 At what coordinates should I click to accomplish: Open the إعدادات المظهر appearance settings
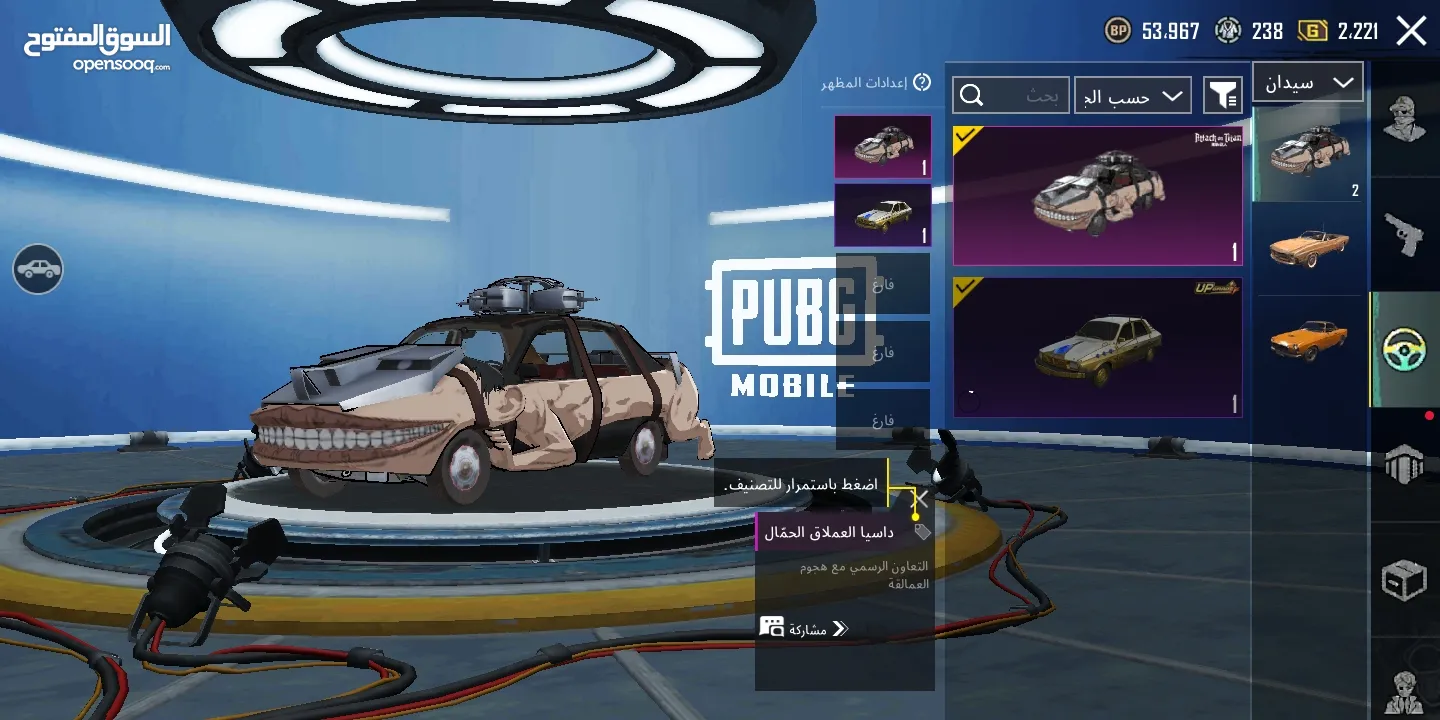coord(868,82)
